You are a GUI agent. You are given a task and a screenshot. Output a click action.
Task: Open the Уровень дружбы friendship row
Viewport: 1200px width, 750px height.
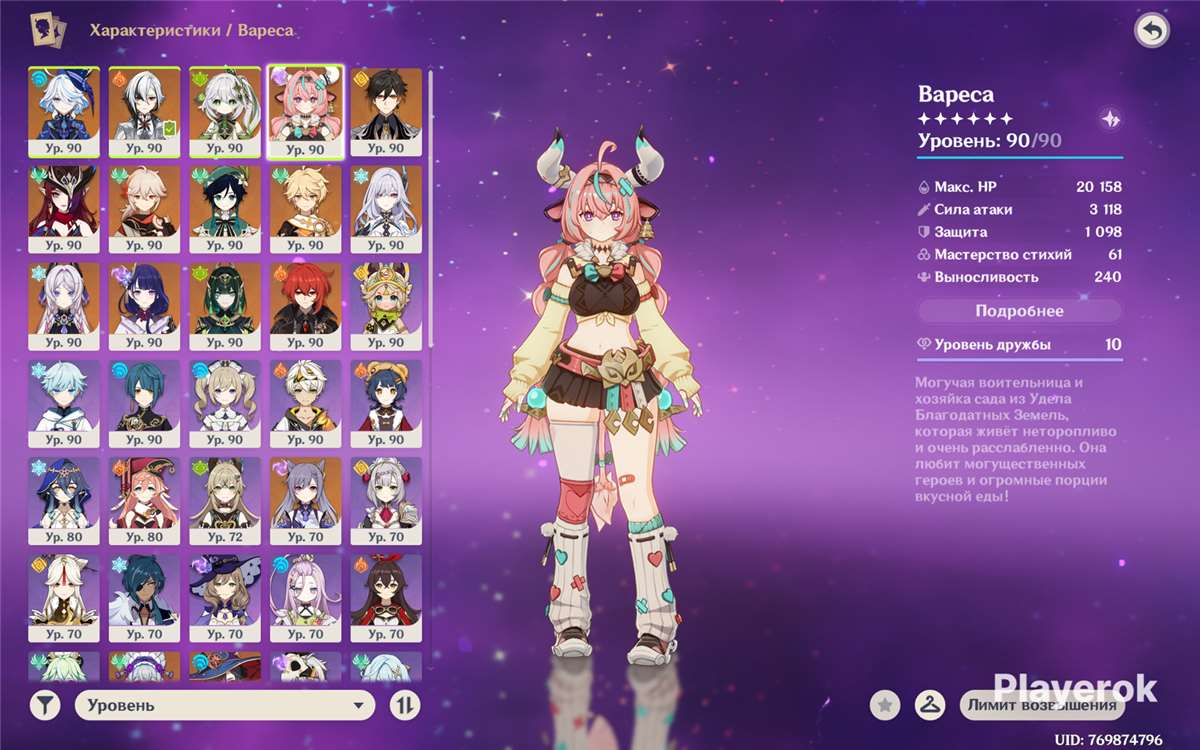[x=1019, y=345]
